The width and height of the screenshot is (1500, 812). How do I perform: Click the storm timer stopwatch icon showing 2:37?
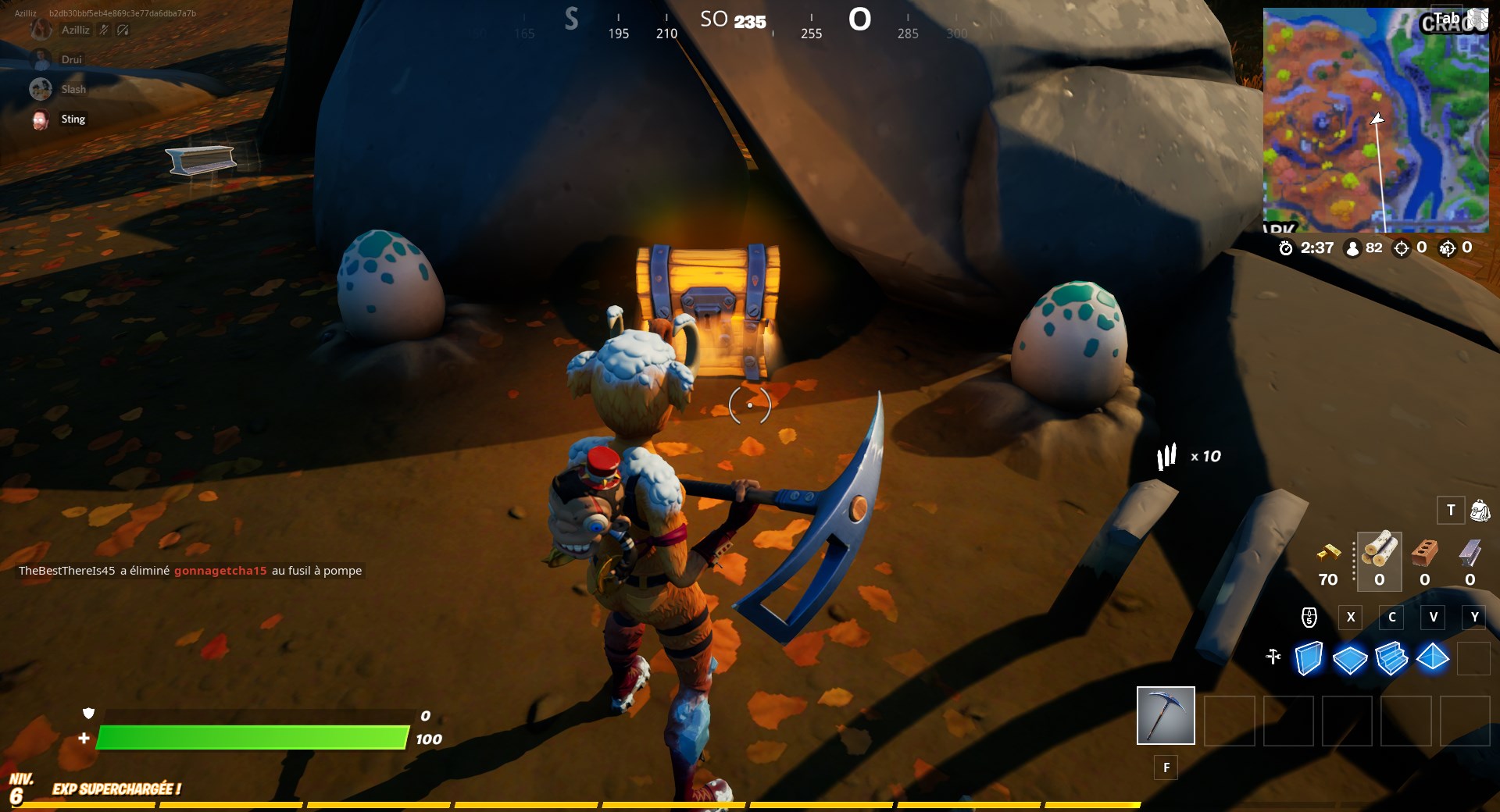coord(1287,249)
